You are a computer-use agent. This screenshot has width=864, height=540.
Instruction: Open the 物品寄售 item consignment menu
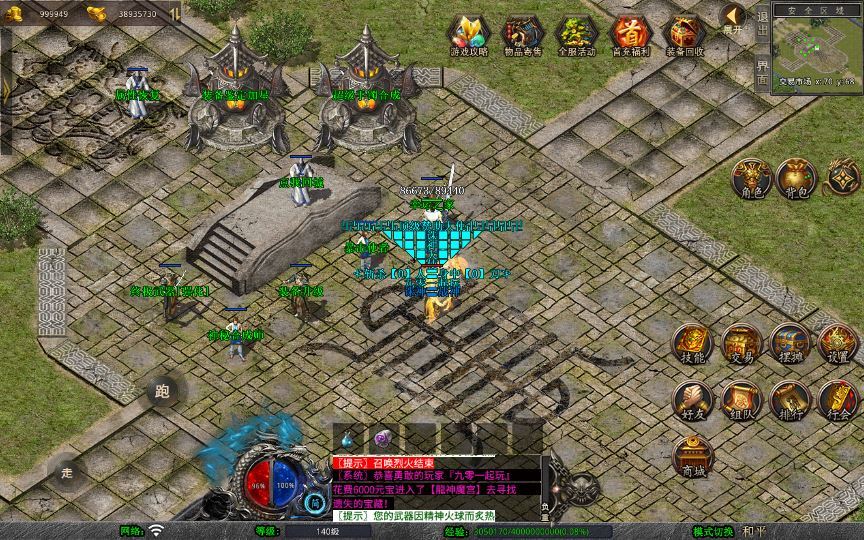522,35
